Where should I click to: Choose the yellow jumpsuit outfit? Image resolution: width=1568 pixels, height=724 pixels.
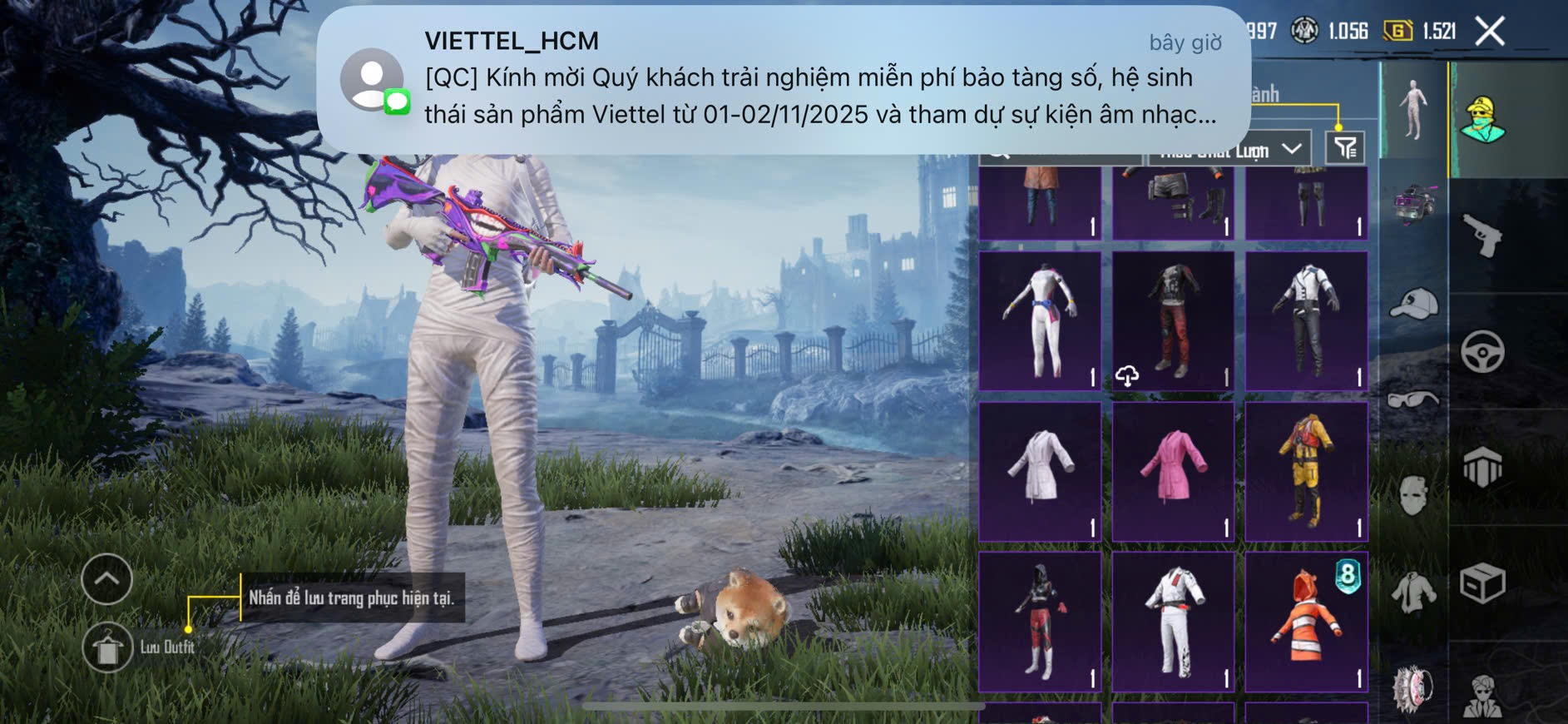(1306, 471)
